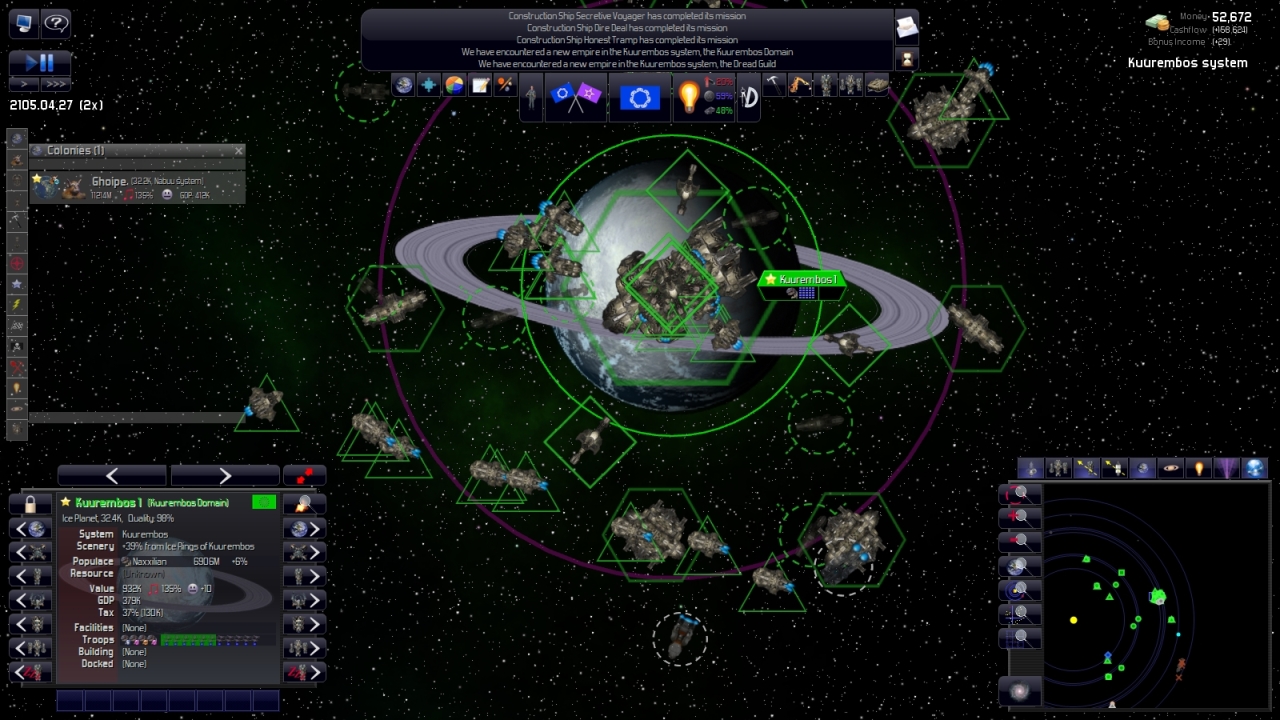Select the galaxy view icon beside the minimap
1280x720 pixels.
(x=1019, y=691)
